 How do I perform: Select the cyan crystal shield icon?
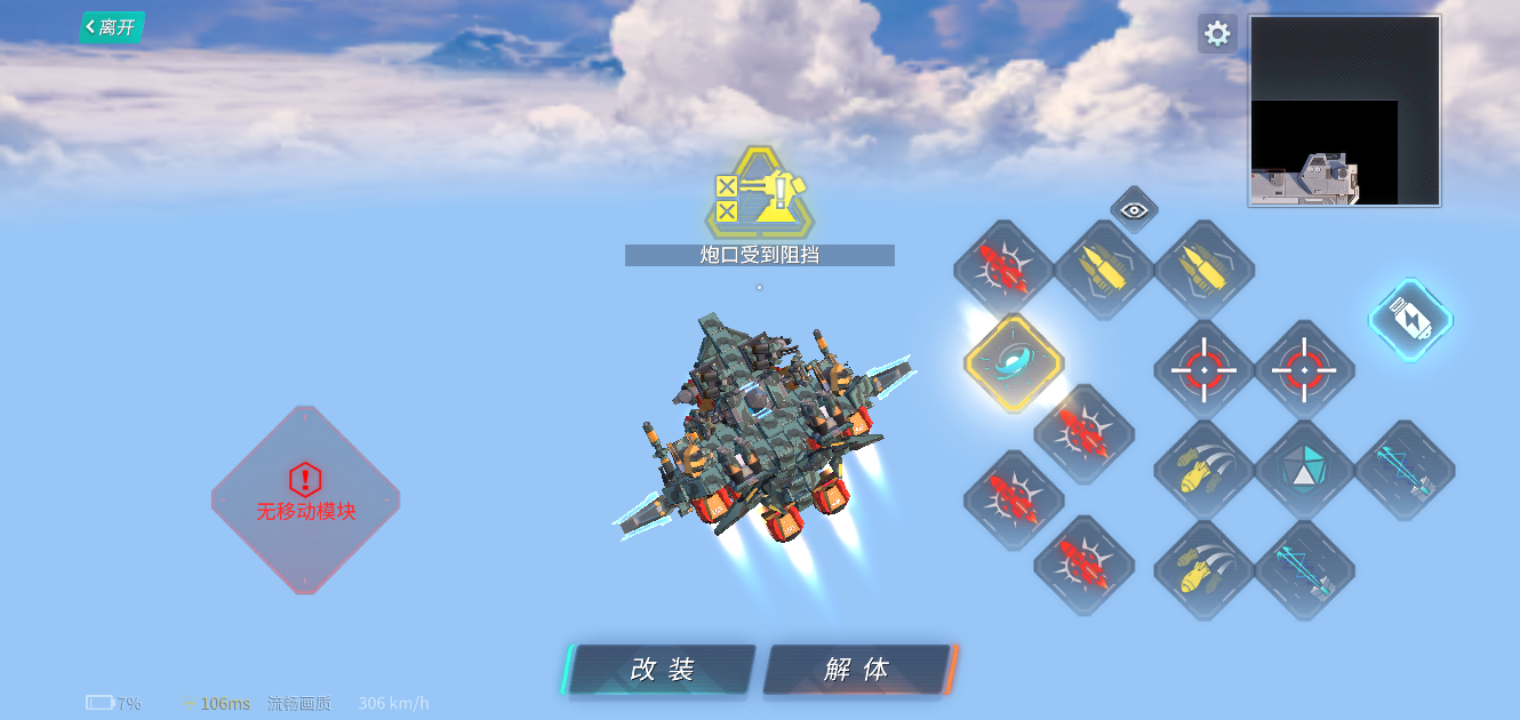coord(1303,468)
